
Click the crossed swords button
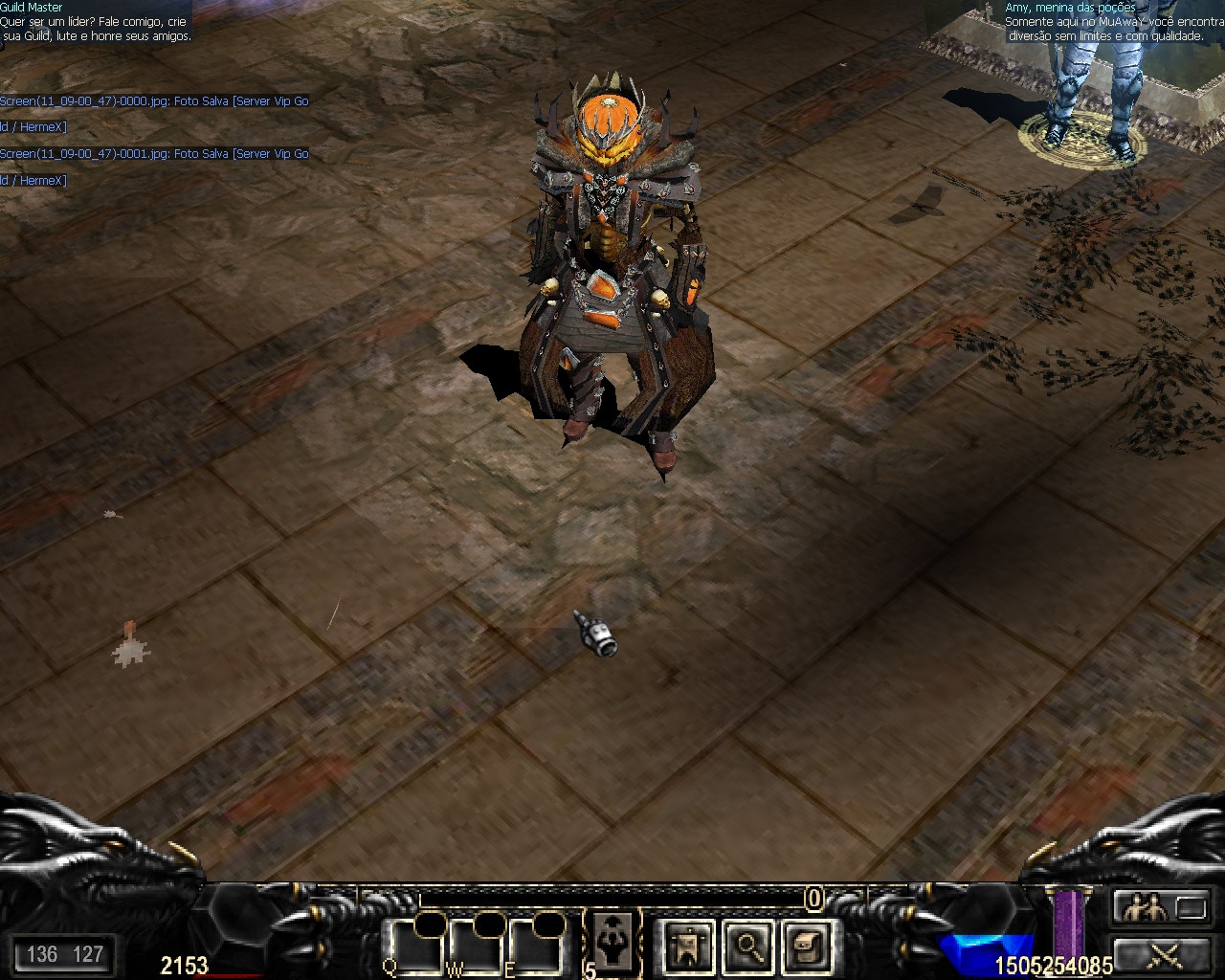[1161, 955]
